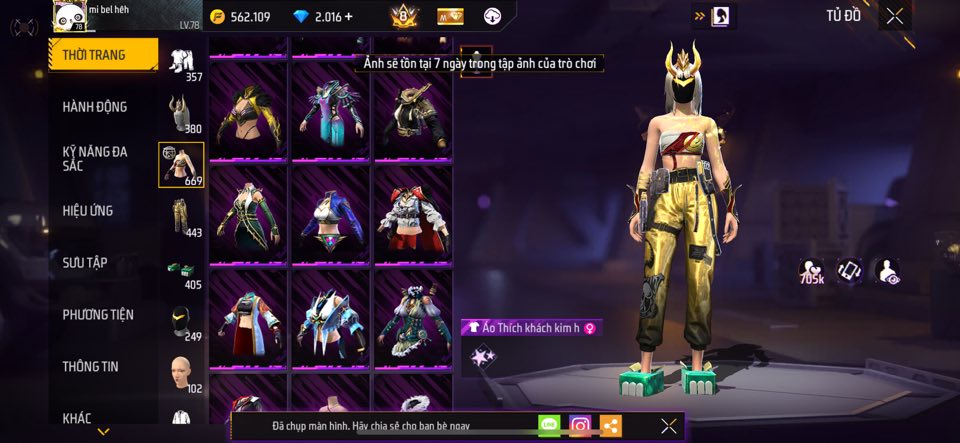Screen dimensions: 960x443
Task: Toggle the character eye view icon
Action: click(x=886, y=271)
